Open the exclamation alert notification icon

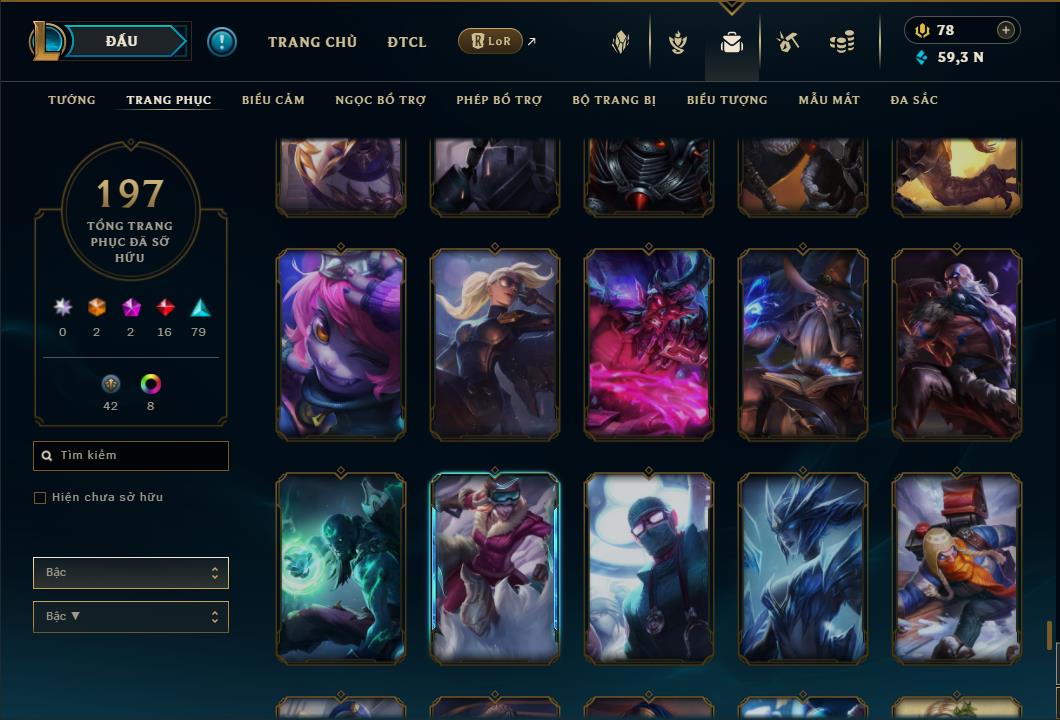(x=222, y=41)
